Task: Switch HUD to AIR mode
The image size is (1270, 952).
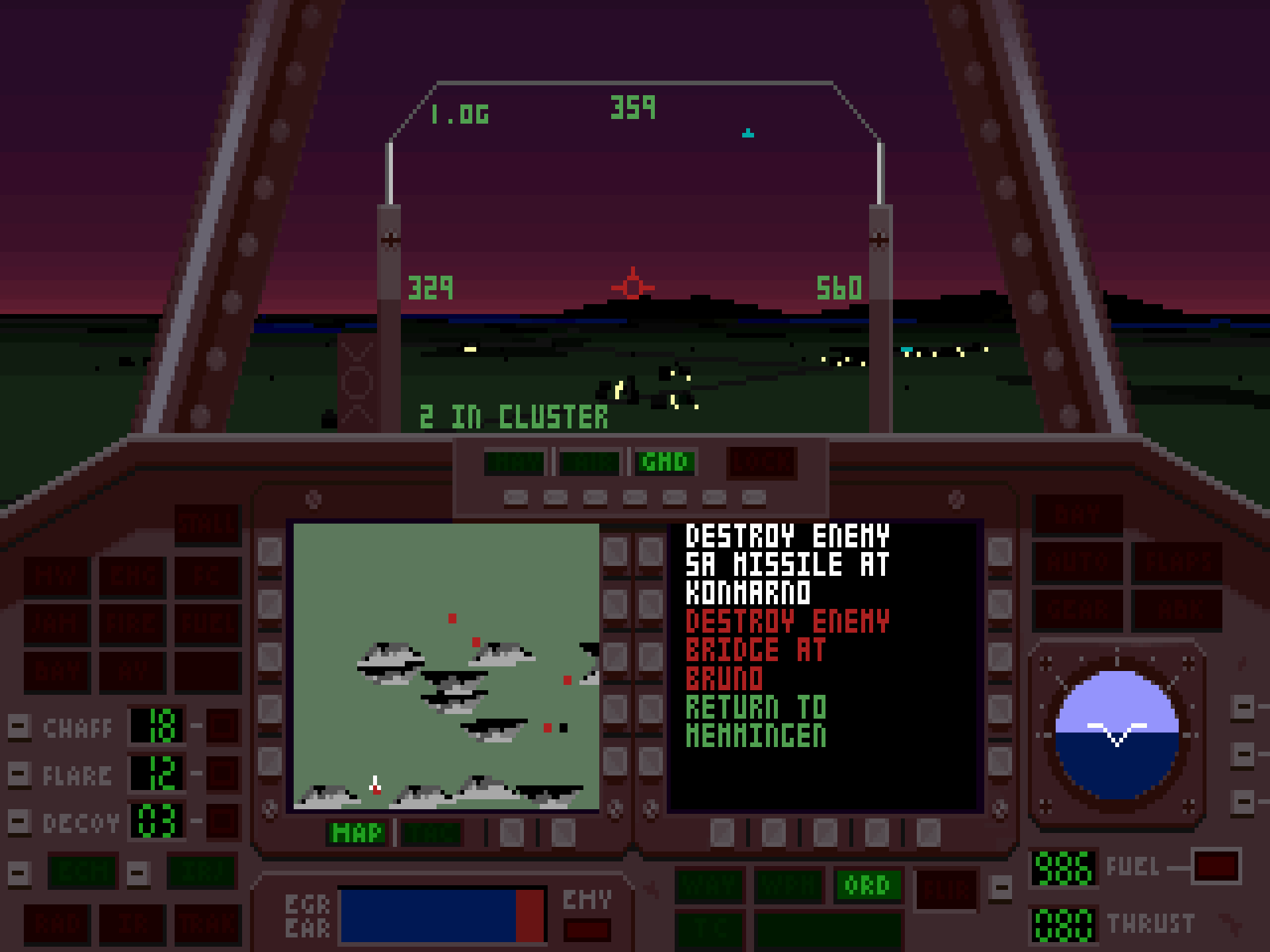Action: pos(589,462)
